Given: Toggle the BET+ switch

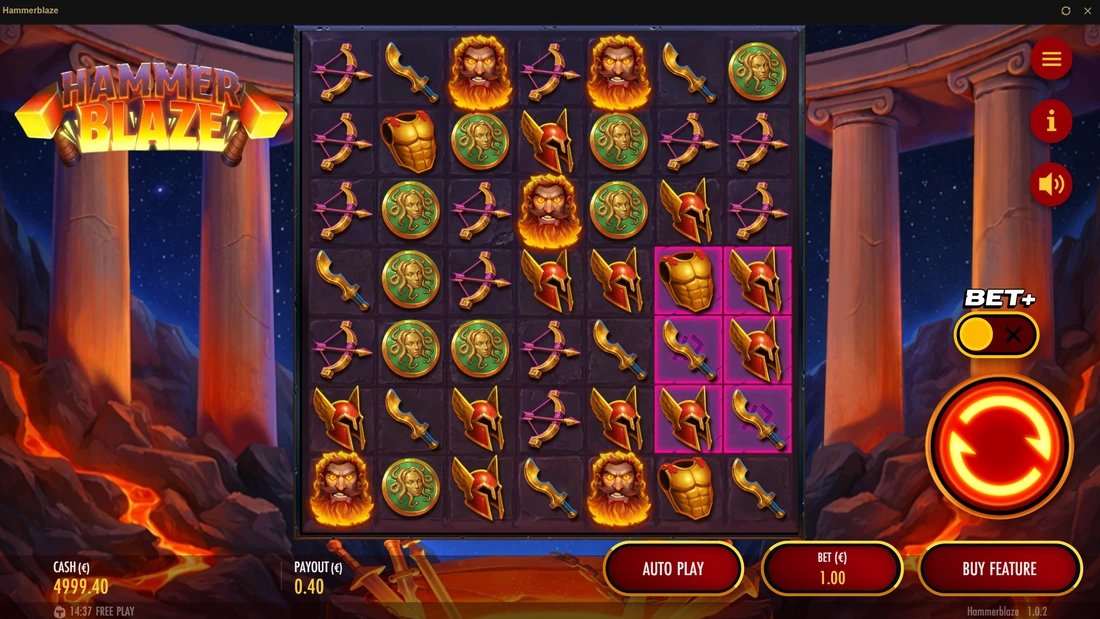Looking at the screenshot, I should (x=996, y=335).
